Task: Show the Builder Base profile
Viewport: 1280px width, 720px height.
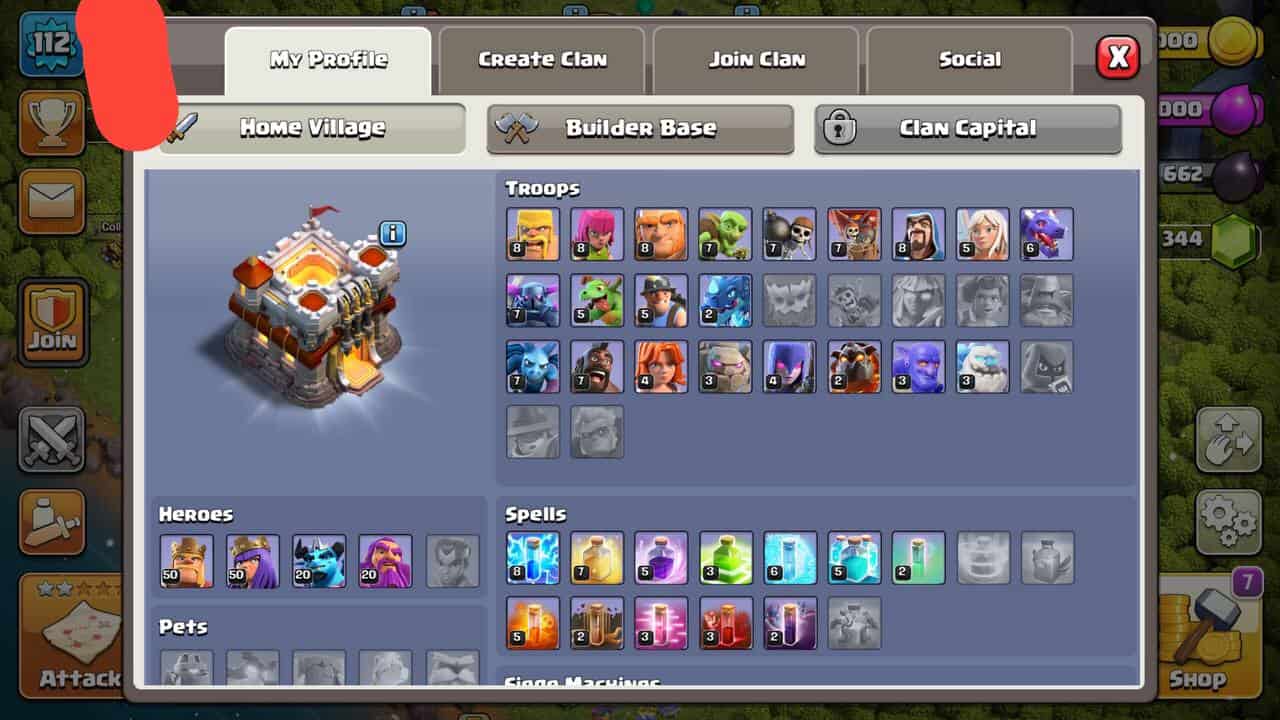Action: [x=640, y=128]
